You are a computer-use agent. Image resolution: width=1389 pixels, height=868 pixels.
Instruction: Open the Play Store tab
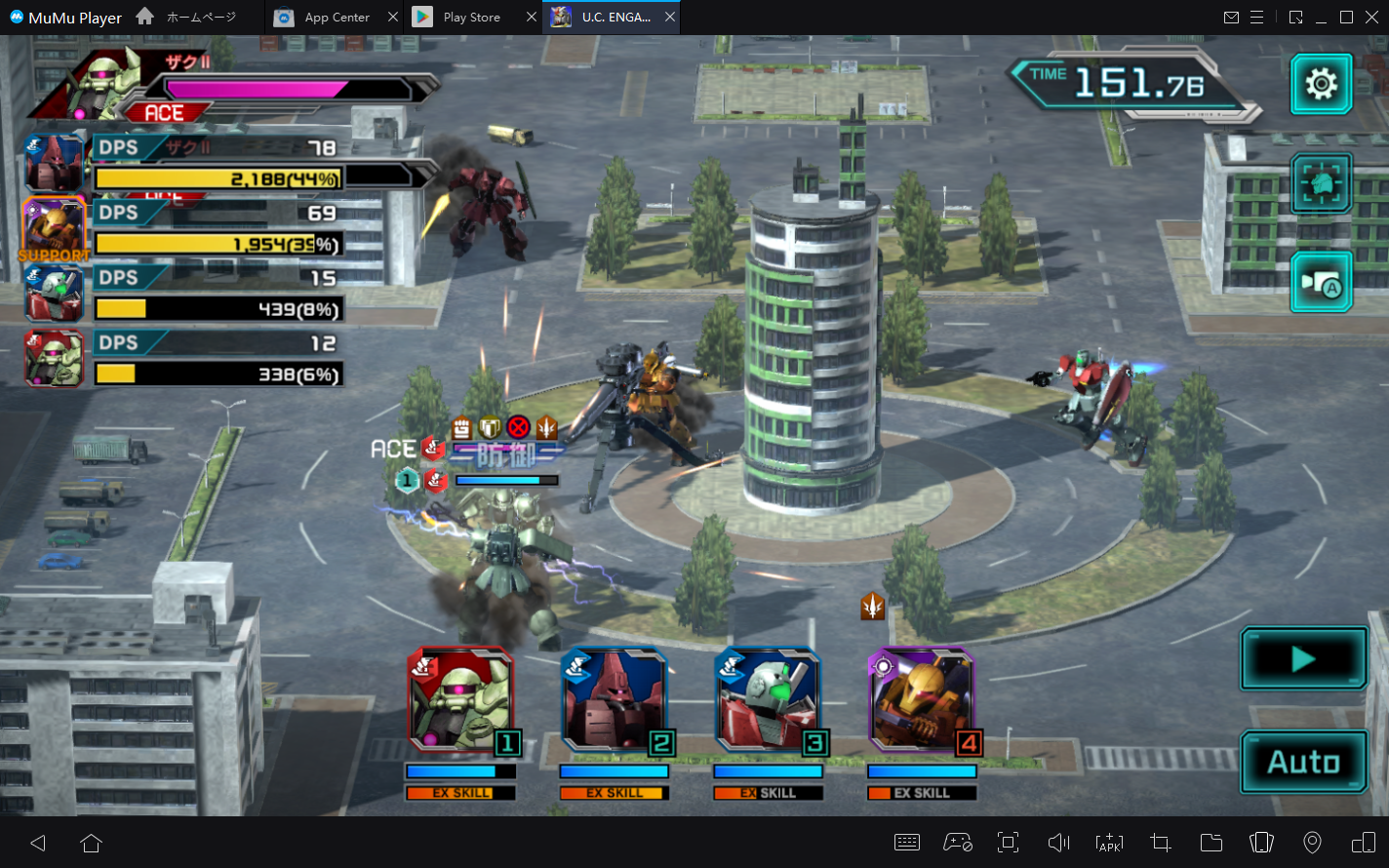[470, 18]
